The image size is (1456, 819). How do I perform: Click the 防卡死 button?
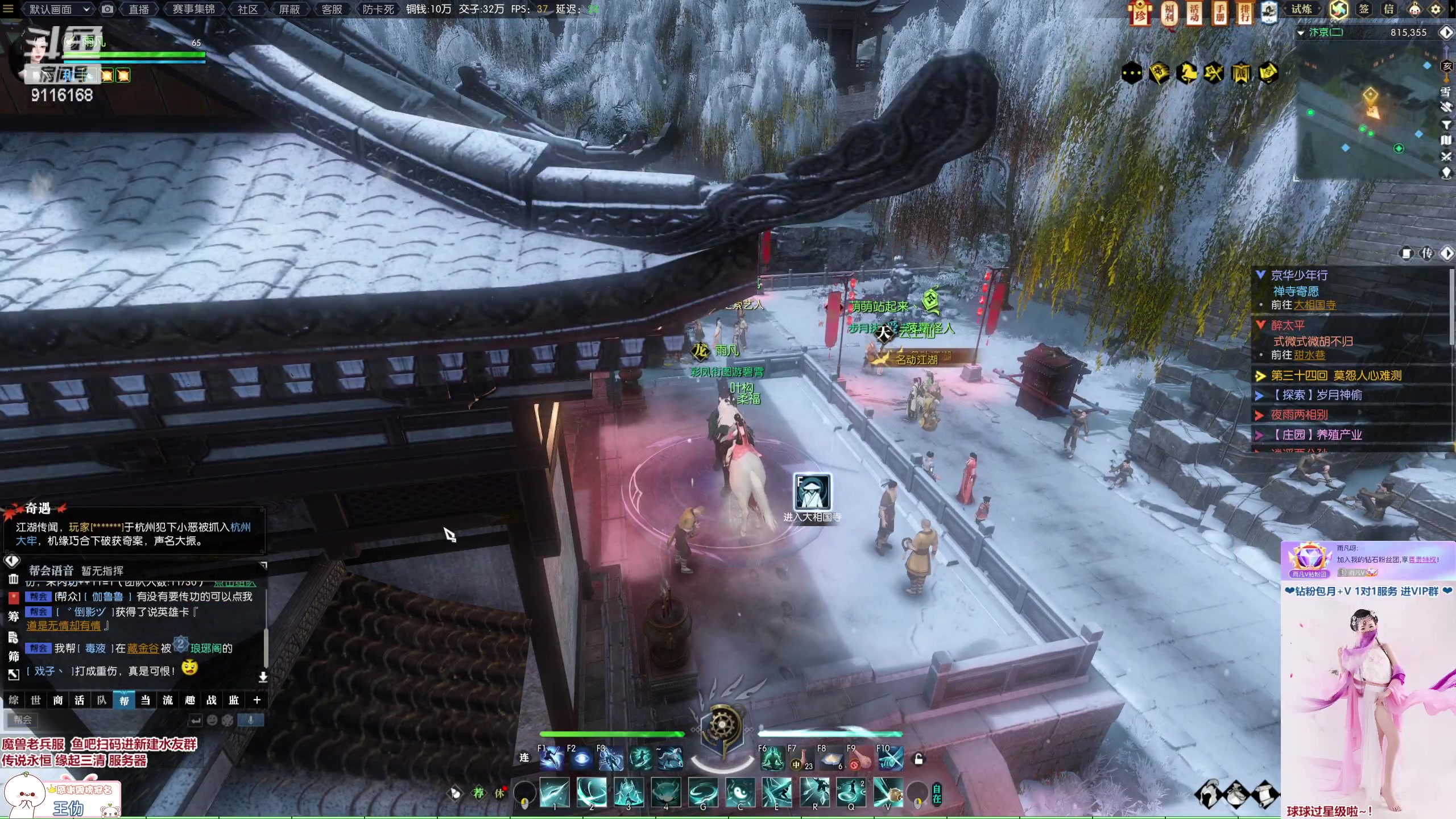[378, 9]
